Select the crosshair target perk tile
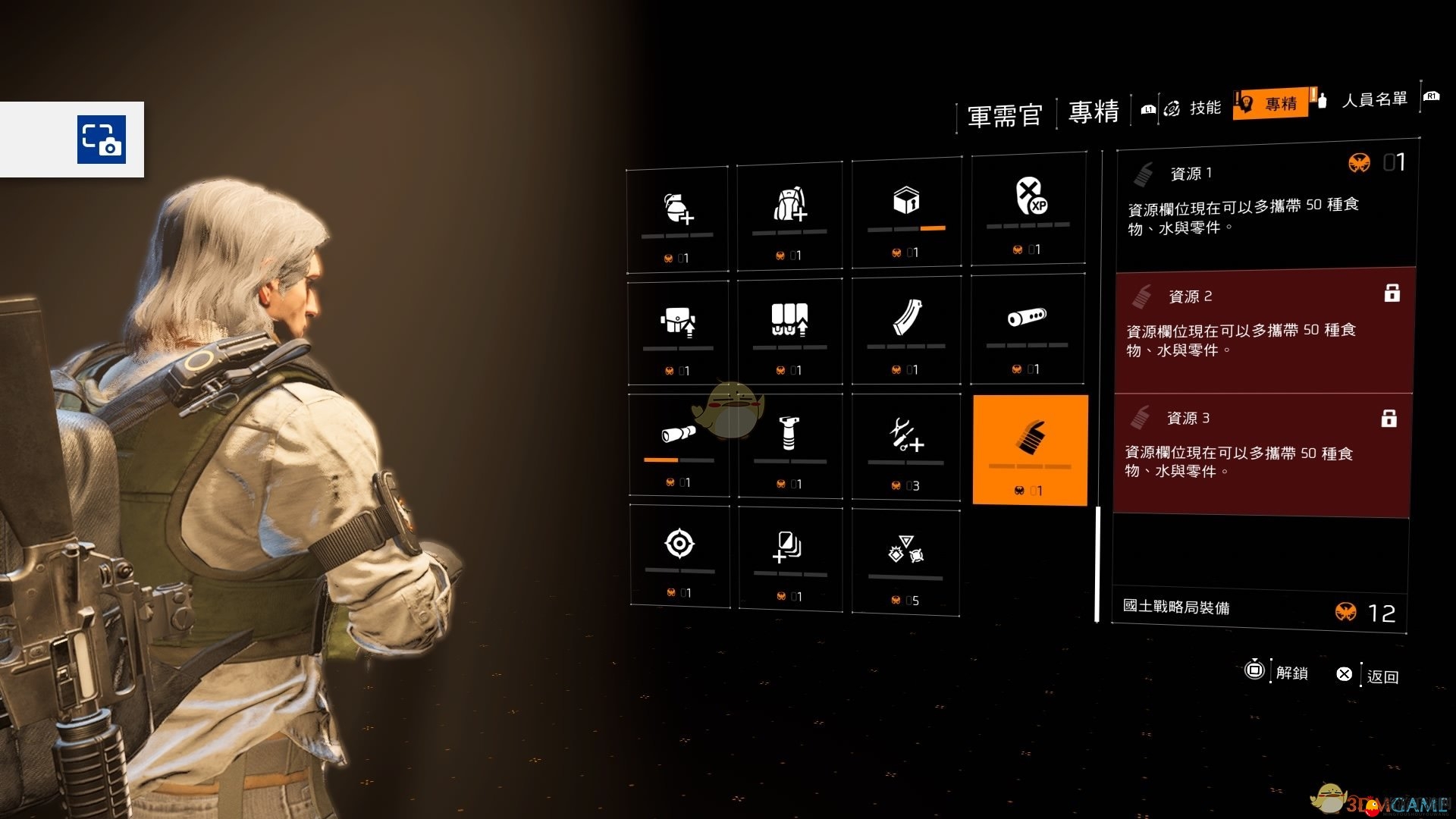The width and height of the screenshot is (1456, 819). pos(679,555)
